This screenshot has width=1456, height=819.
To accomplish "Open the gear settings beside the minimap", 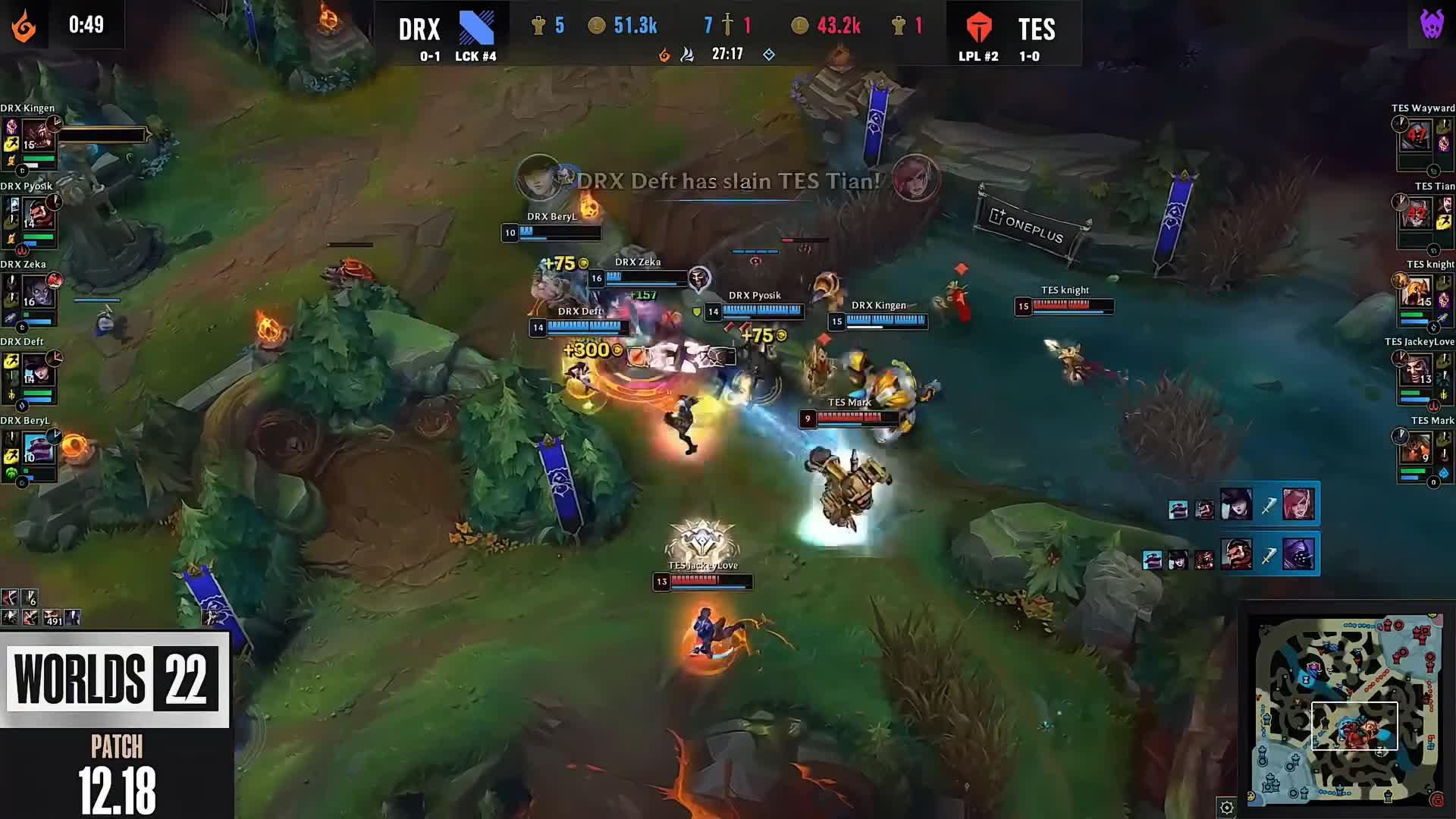I will [x=1226, y=807].
